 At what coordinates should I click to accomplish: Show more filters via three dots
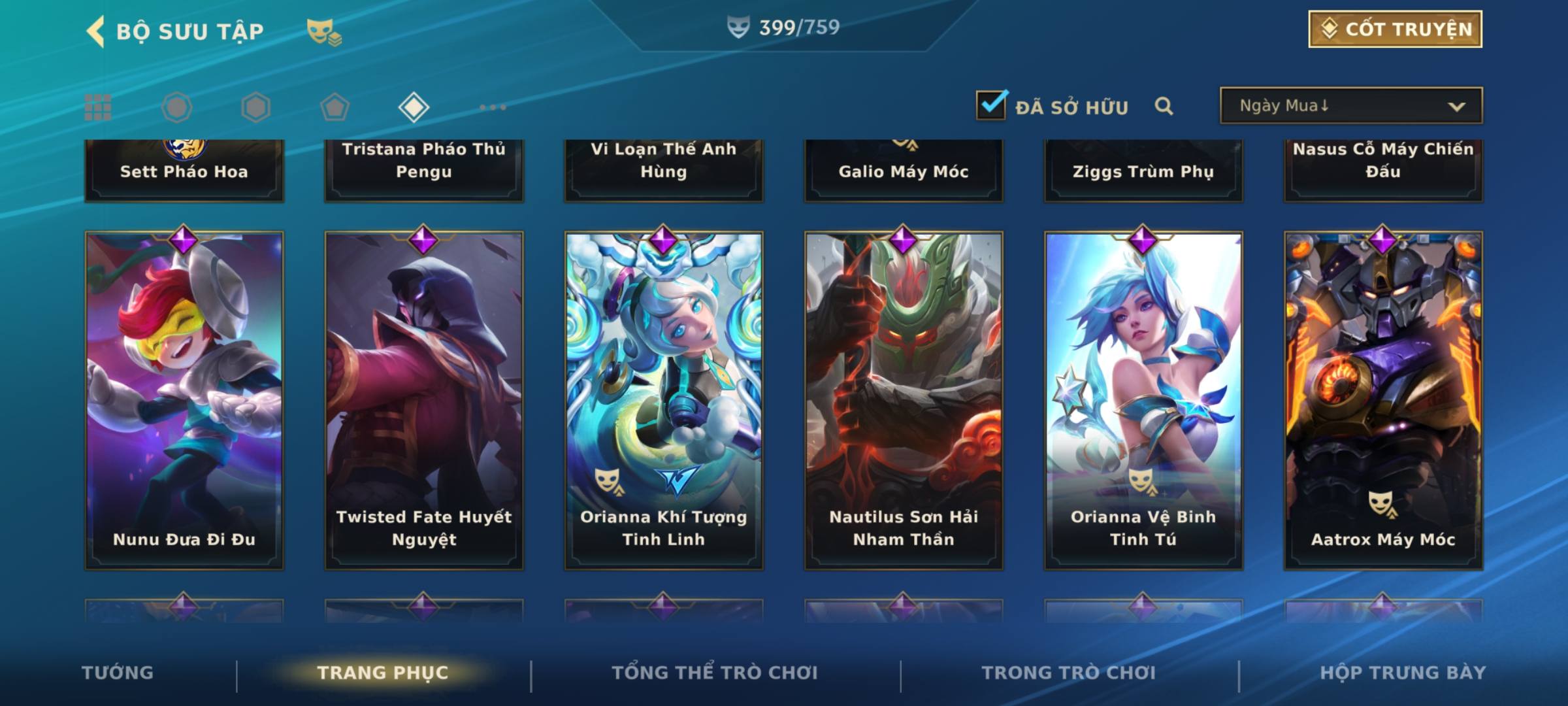tap(493, 107)
